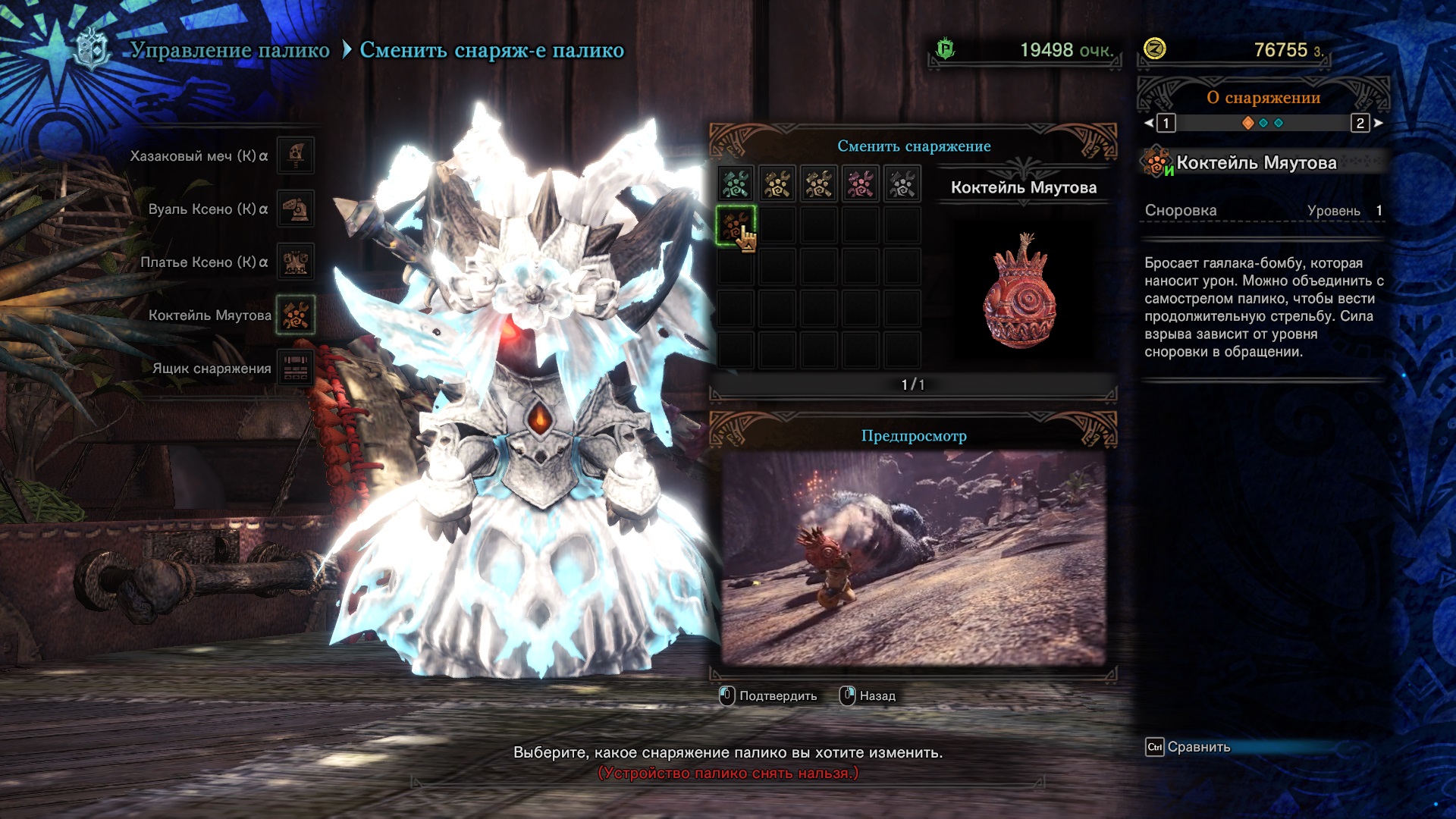Pick the pink palico gadget icon
Viewport: 1456px width, 819px height.
[x=861, y=184]
